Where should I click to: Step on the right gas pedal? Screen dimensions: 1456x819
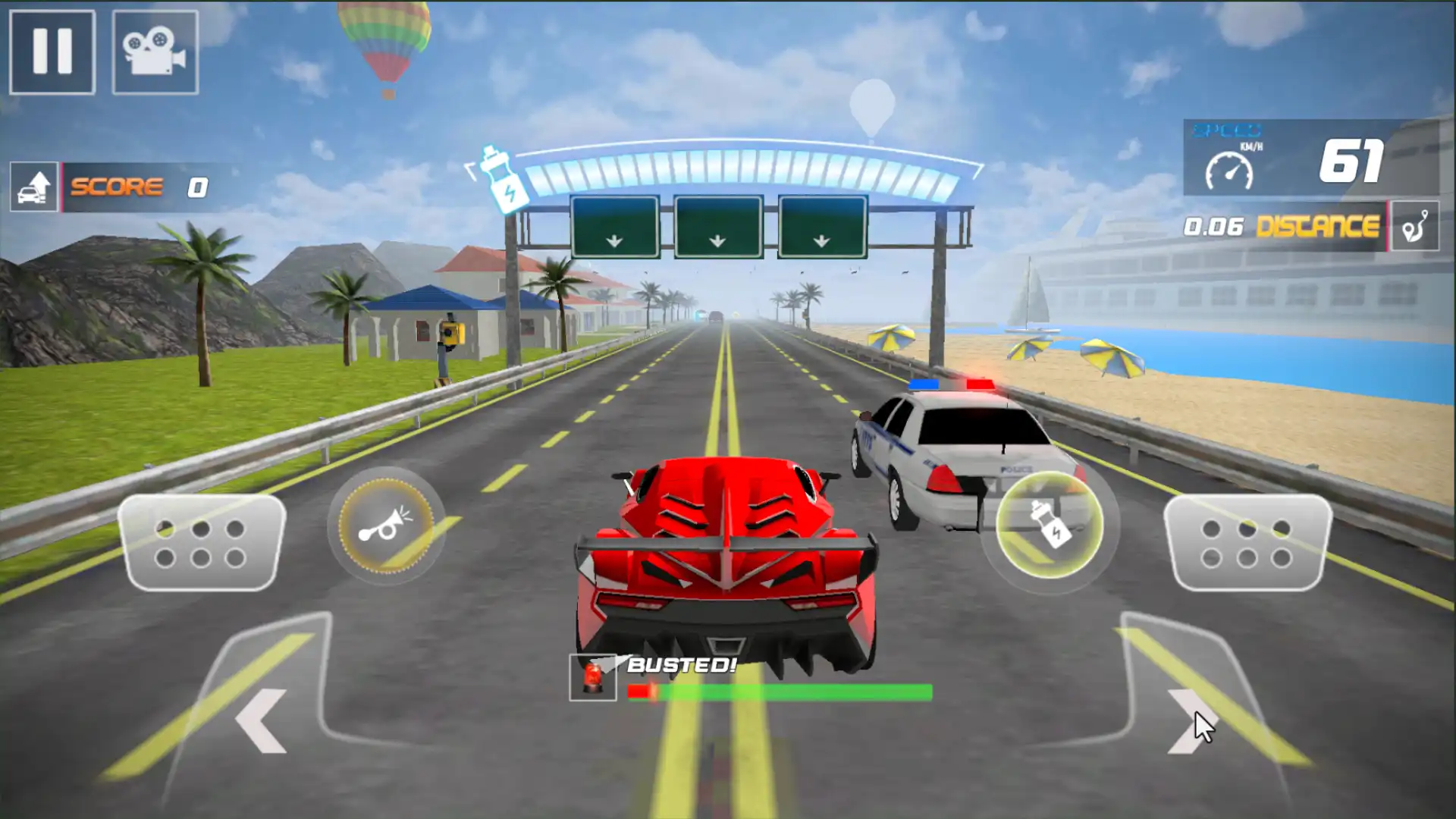1247,543
